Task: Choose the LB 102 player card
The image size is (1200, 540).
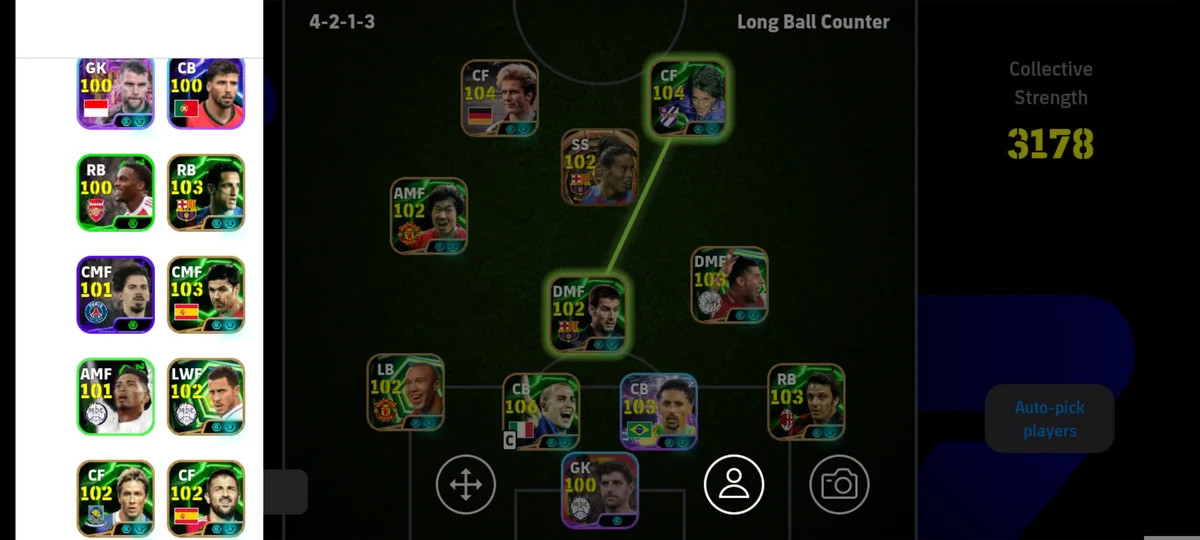Action: [x=405, y=392]
